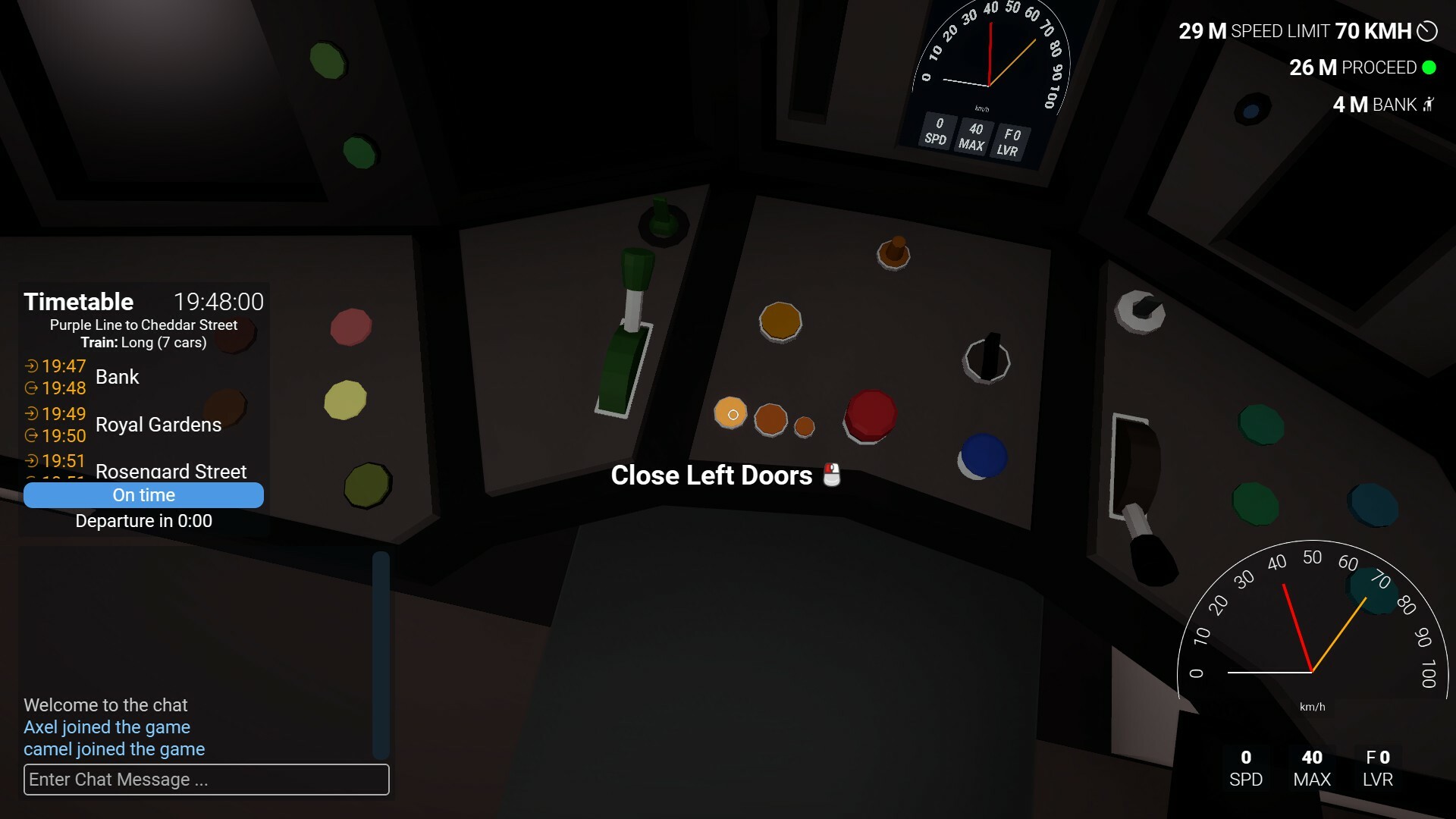Click the On time status button
This screenshot has height=819, width=1456.
pos(144,494)
